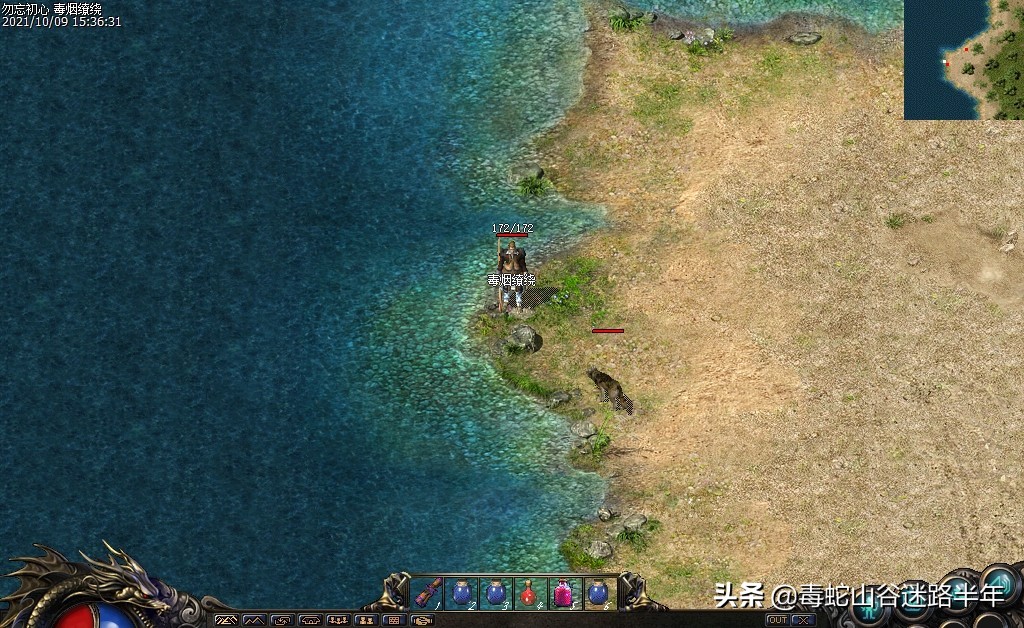The height and width of the screenshot is (628, 1024).
Task: Select the pink potion in slot 5
Action: click(x=563, y=593)
